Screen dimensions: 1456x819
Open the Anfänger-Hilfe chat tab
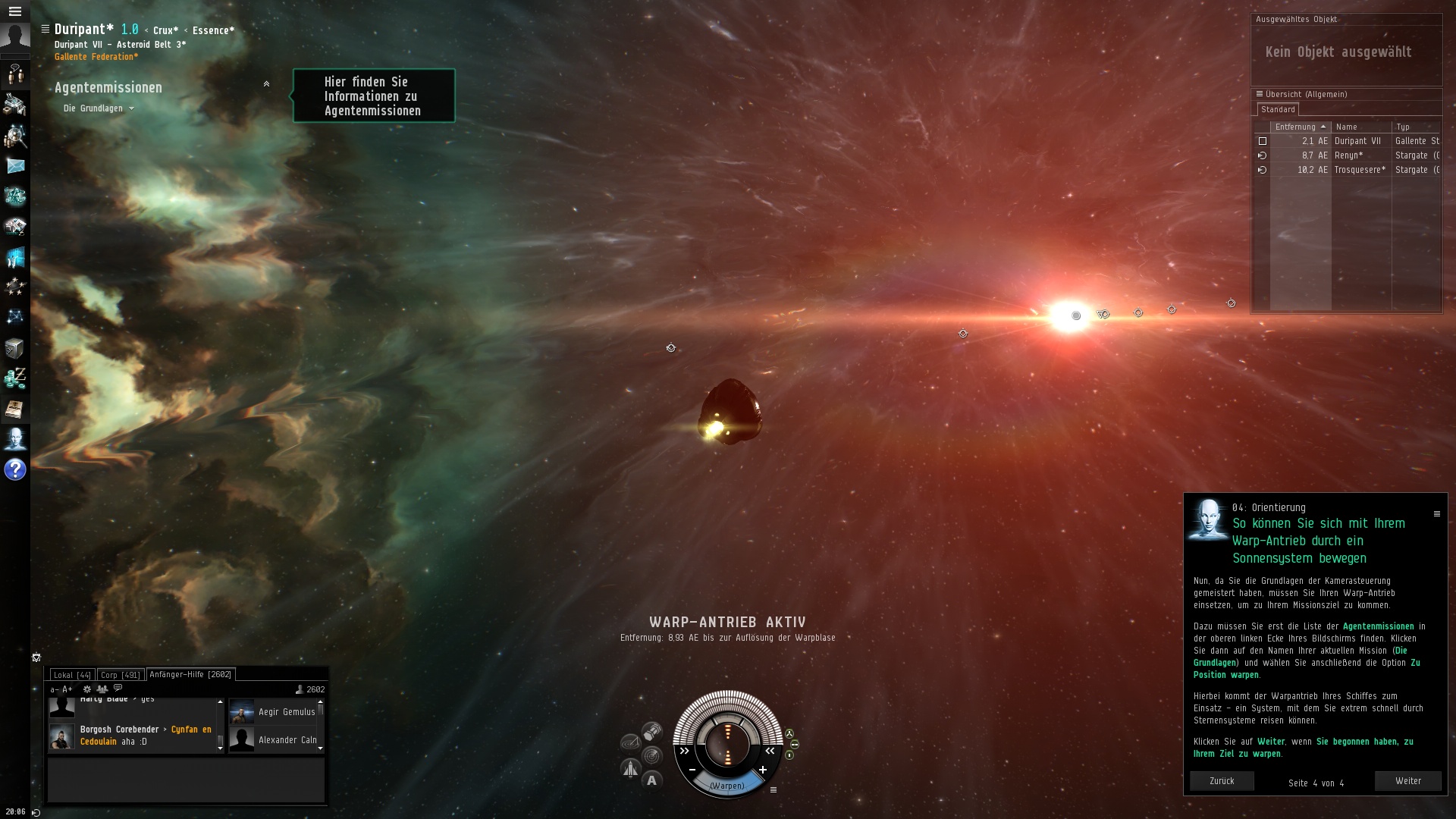coord(190,674)
